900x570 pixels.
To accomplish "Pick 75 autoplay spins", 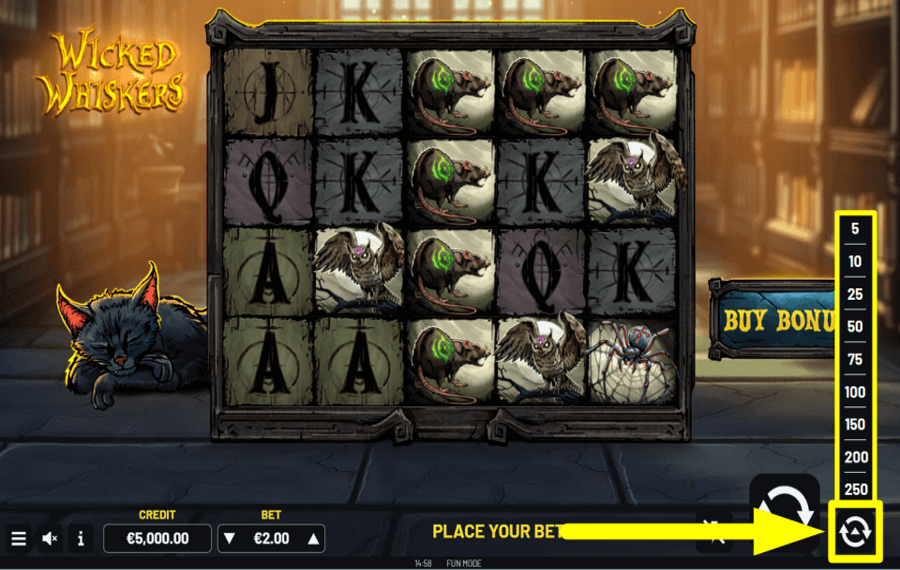I will click(855, 359).
